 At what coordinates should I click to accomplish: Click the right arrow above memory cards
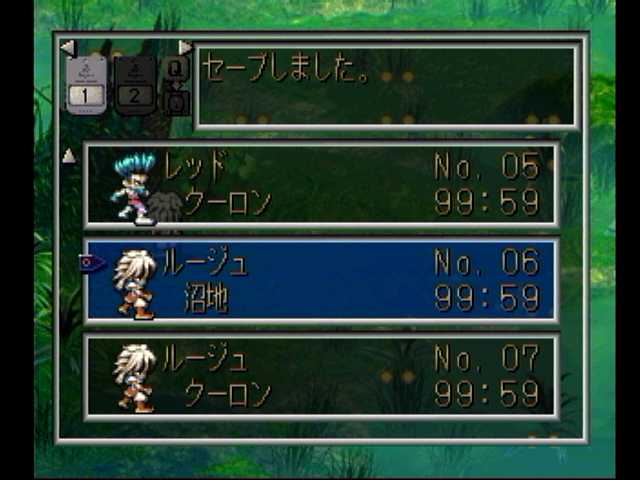(185, 47)
